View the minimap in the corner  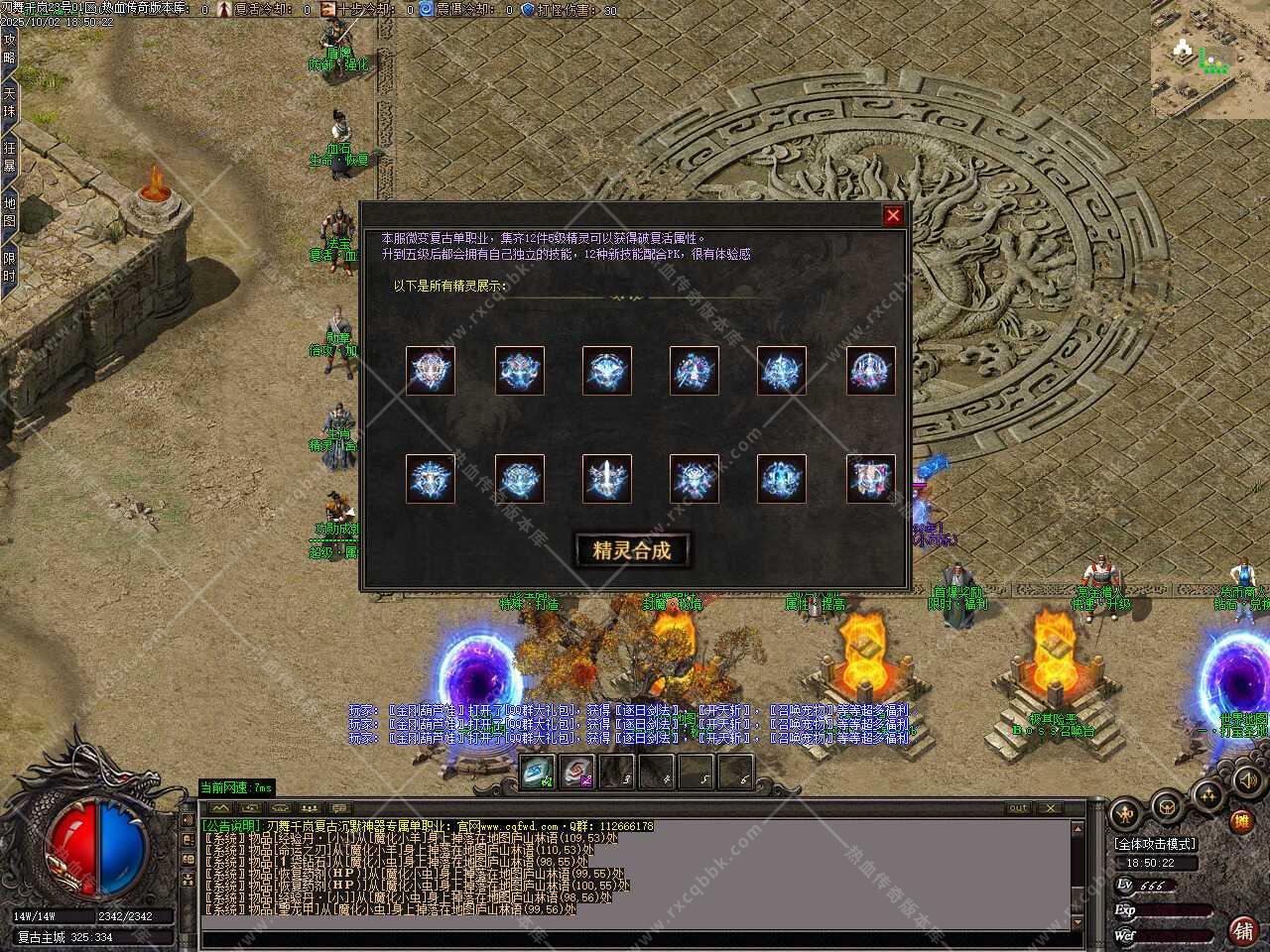(1210, 58)
